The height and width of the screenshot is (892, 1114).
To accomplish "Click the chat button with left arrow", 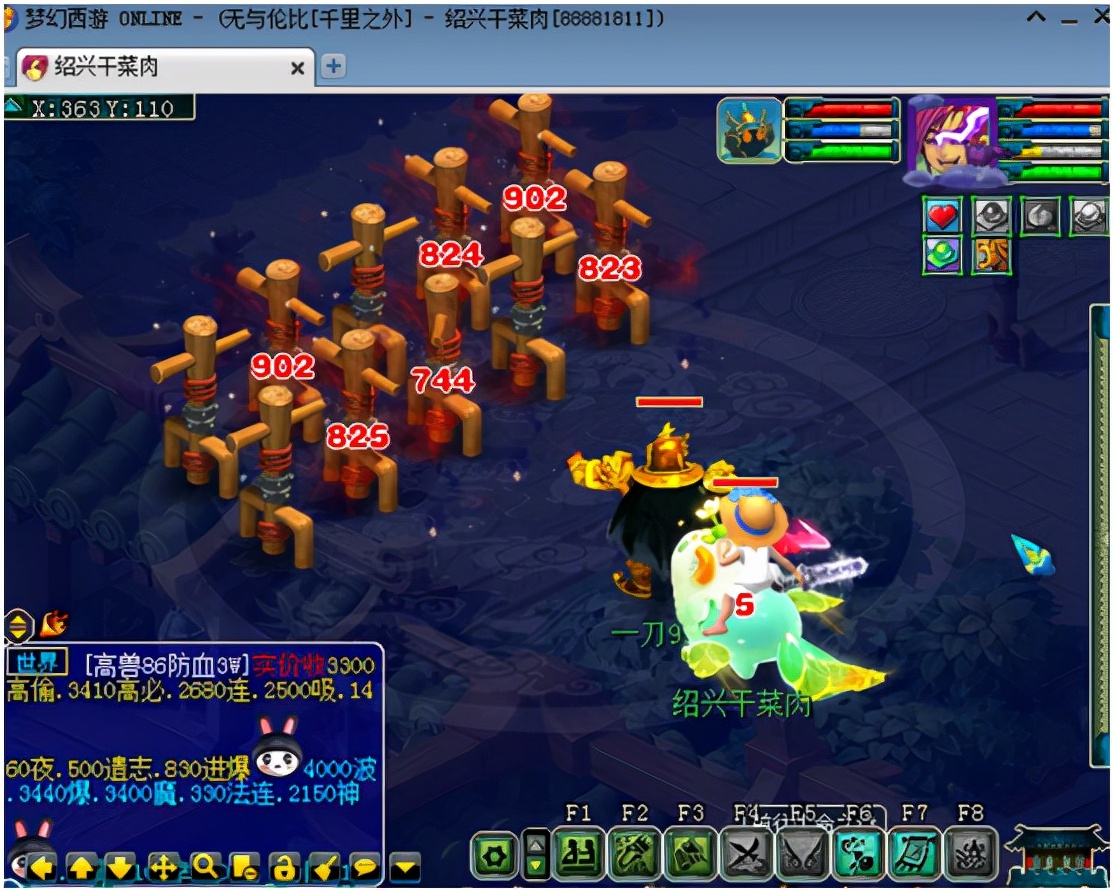I will coord(41,867).
